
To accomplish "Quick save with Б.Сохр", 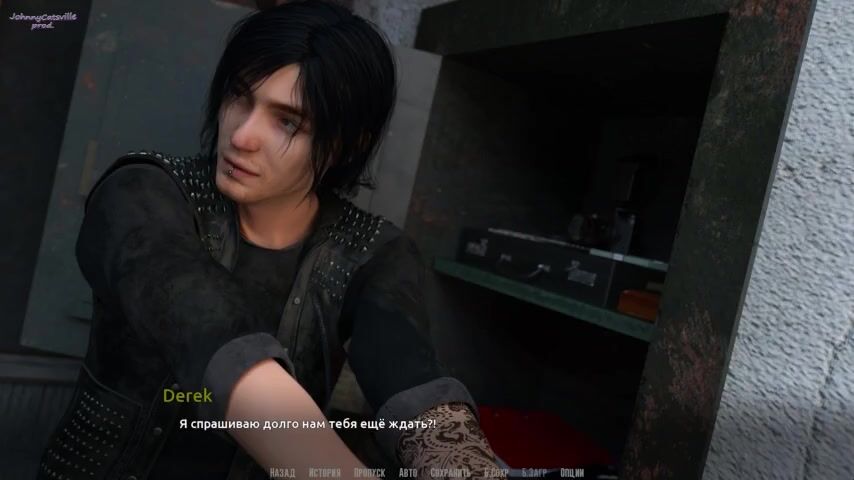I will click(x=496, y=473).
